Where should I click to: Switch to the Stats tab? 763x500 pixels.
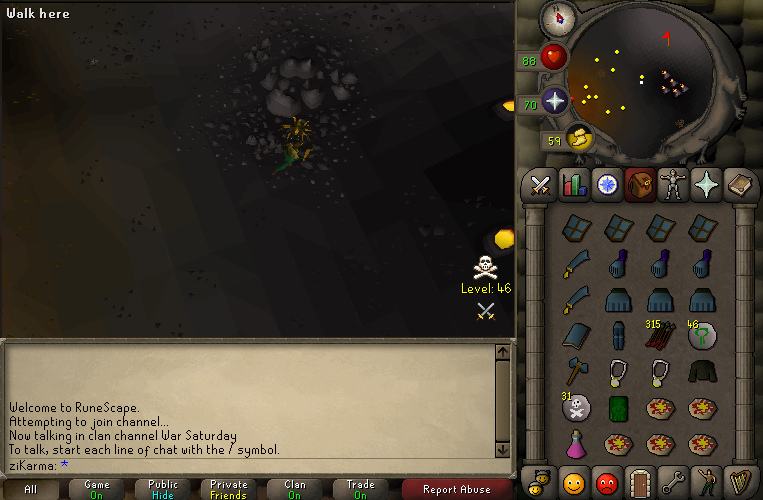[573, 185]
